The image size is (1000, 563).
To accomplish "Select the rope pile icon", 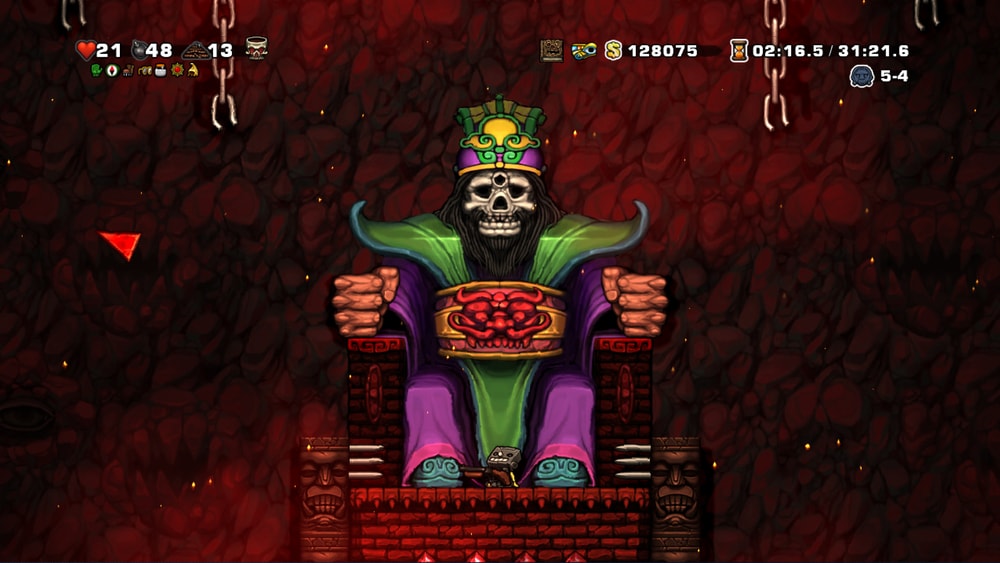I will [194, 50].
